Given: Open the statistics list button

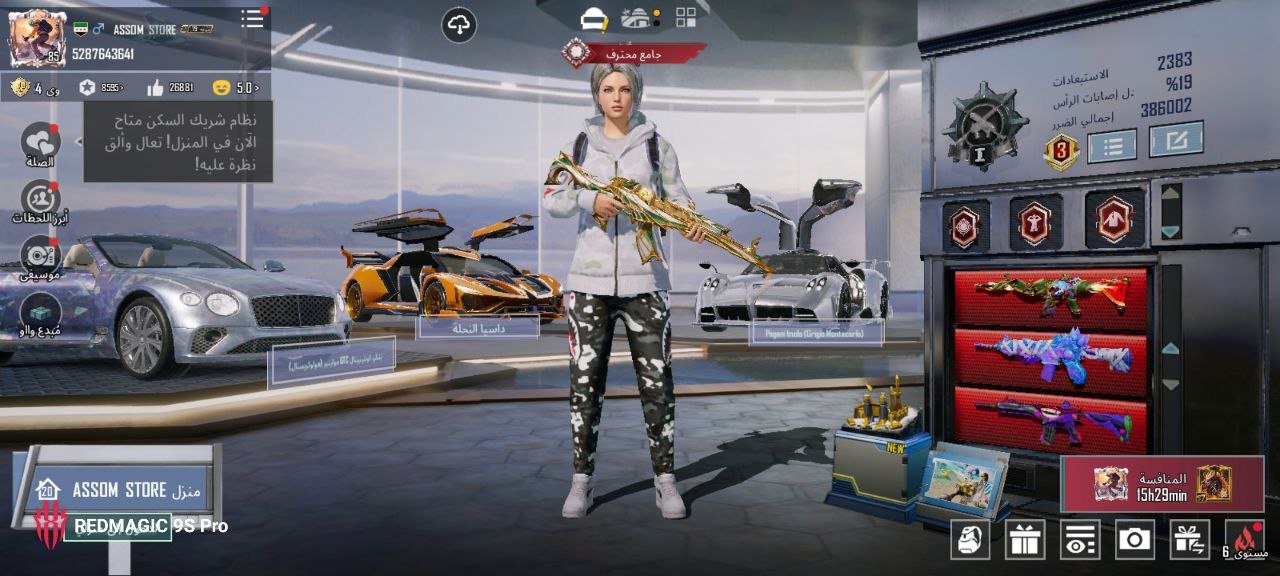Looking at the screenshot, I should pos(1112,146).
